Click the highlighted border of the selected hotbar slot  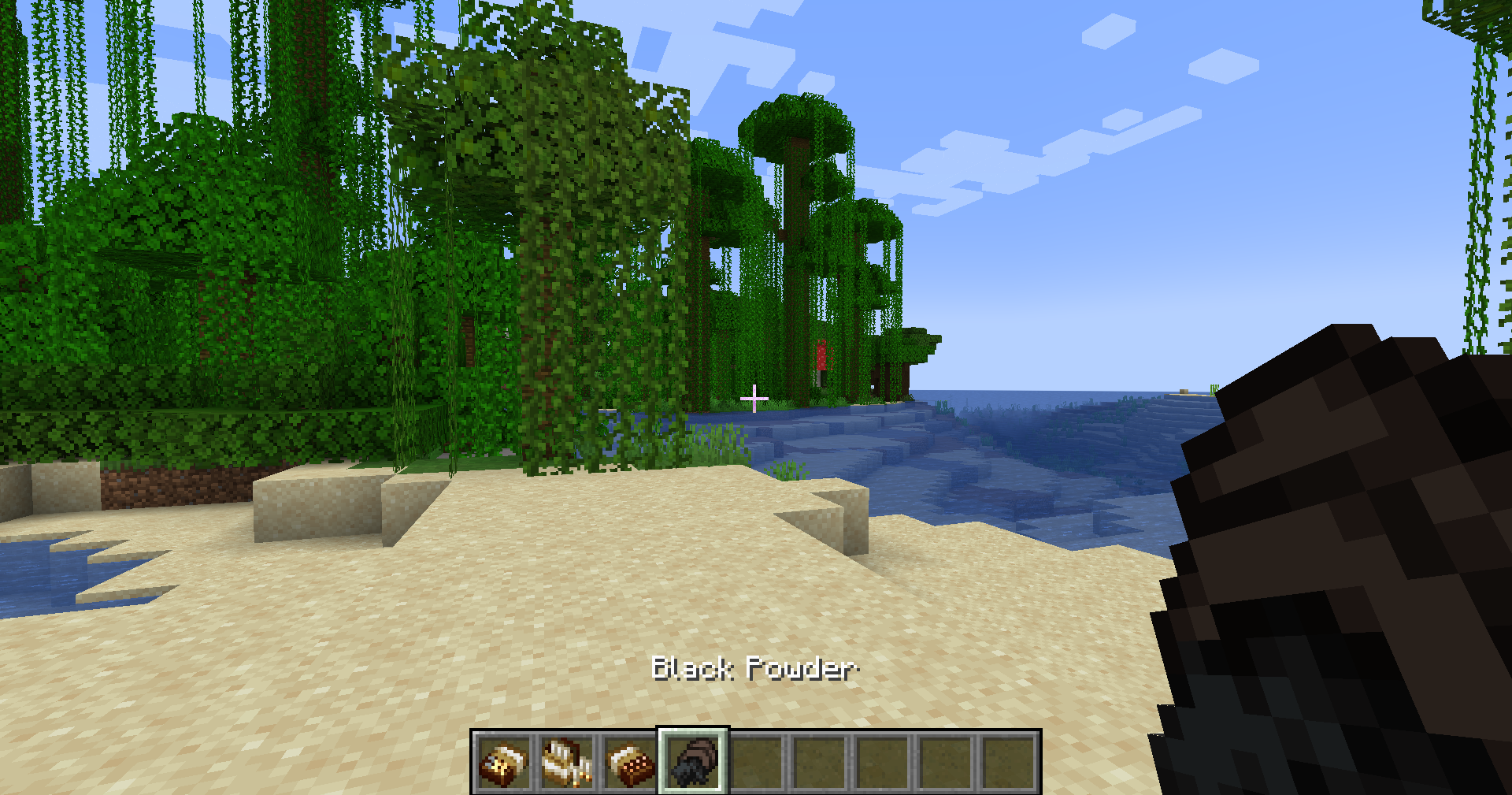[x=693, y=733]
